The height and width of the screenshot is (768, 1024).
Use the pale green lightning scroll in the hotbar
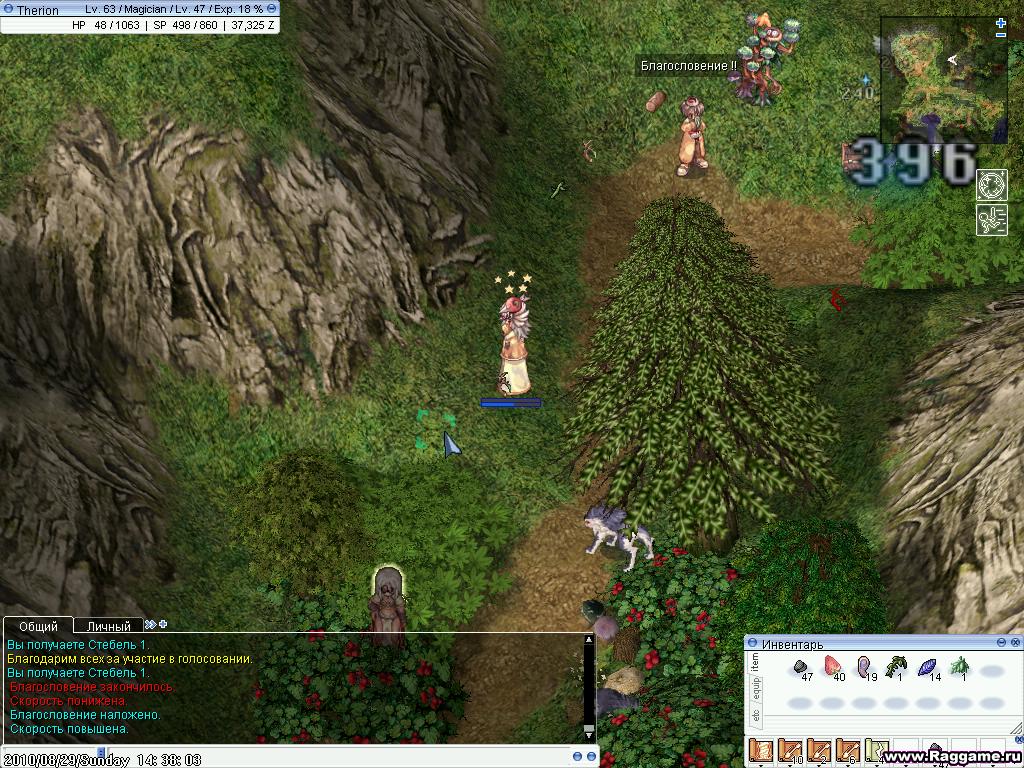pos(877,751)
